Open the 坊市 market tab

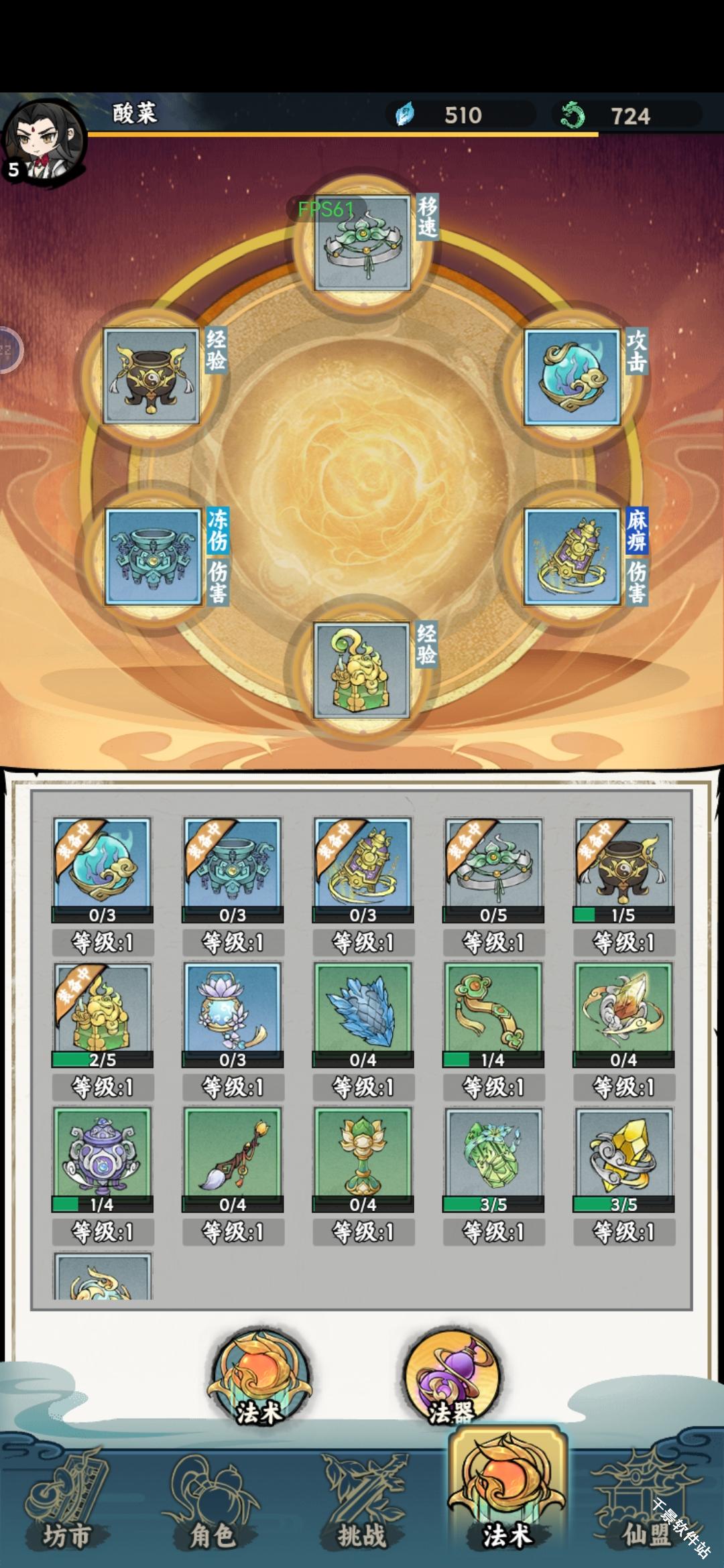click(x=67, y=1508)
